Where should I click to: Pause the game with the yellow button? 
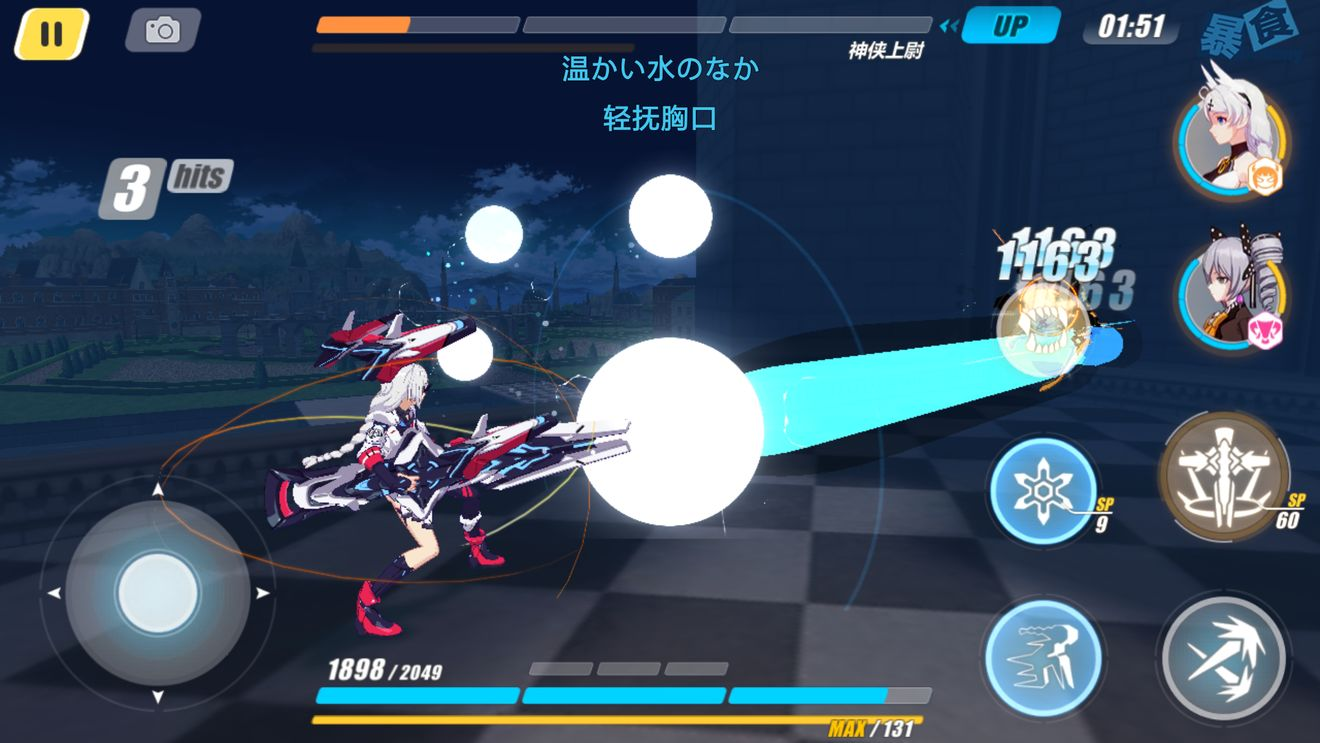coord(52,34)
